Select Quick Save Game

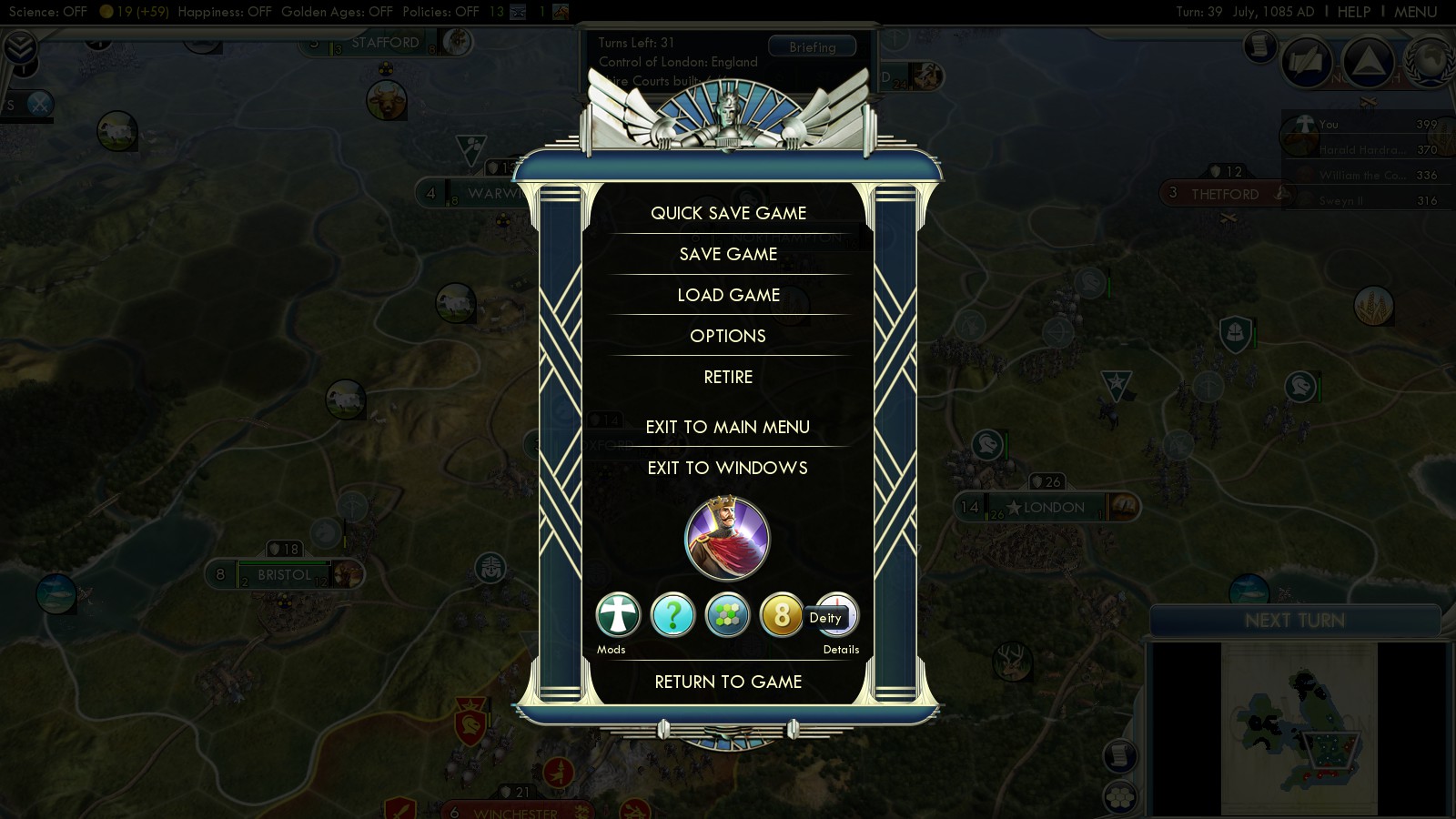tap(728, 213)
